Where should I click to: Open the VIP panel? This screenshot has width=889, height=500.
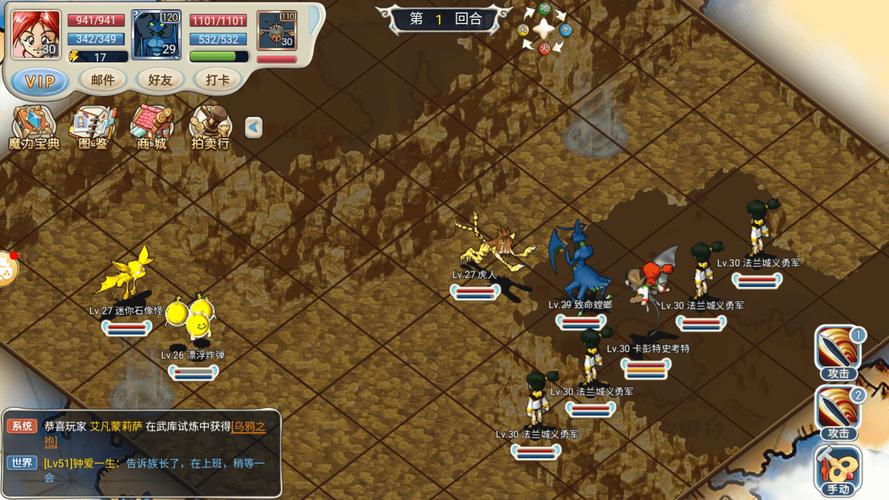(x=39, y=80)
